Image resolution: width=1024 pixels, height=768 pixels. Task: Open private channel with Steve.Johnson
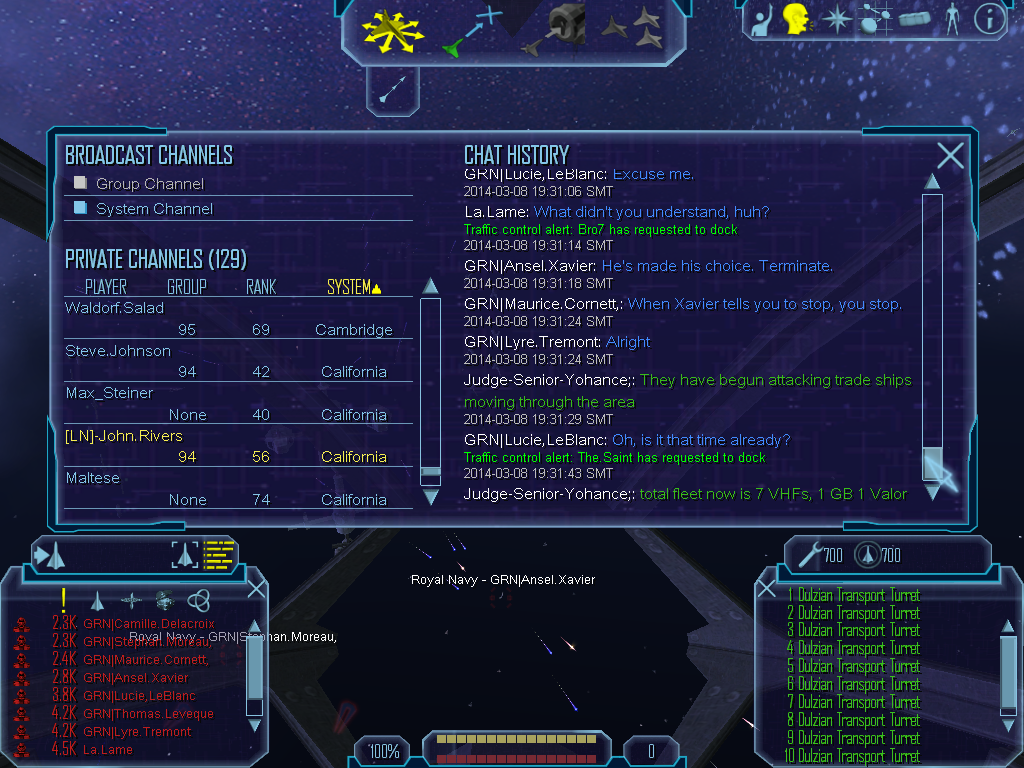118,351
